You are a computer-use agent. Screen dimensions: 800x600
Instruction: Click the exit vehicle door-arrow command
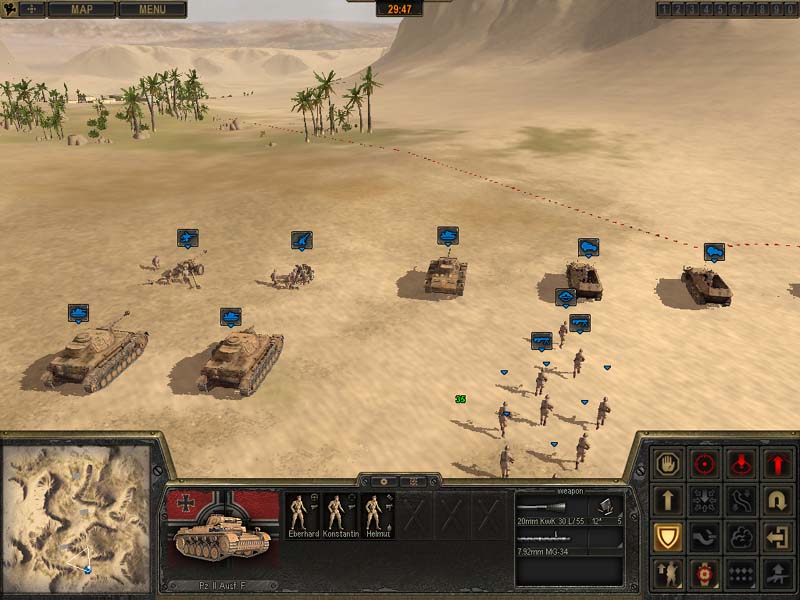(x=778, y=537)
